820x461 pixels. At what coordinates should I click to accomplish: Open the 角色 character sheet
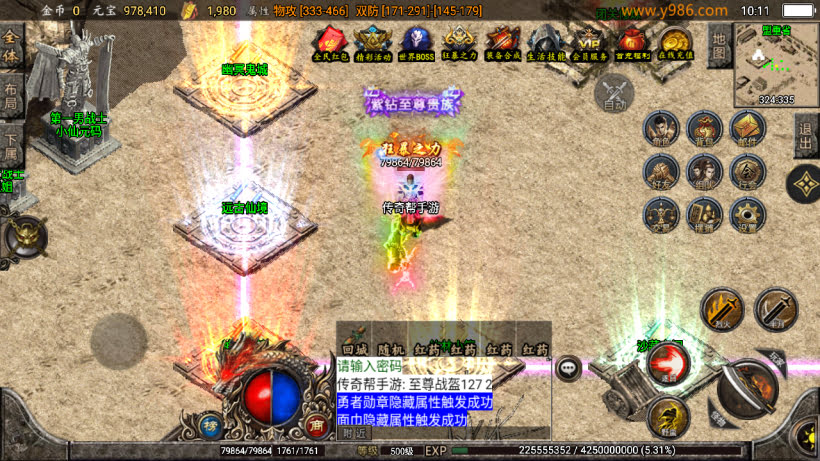658,130
